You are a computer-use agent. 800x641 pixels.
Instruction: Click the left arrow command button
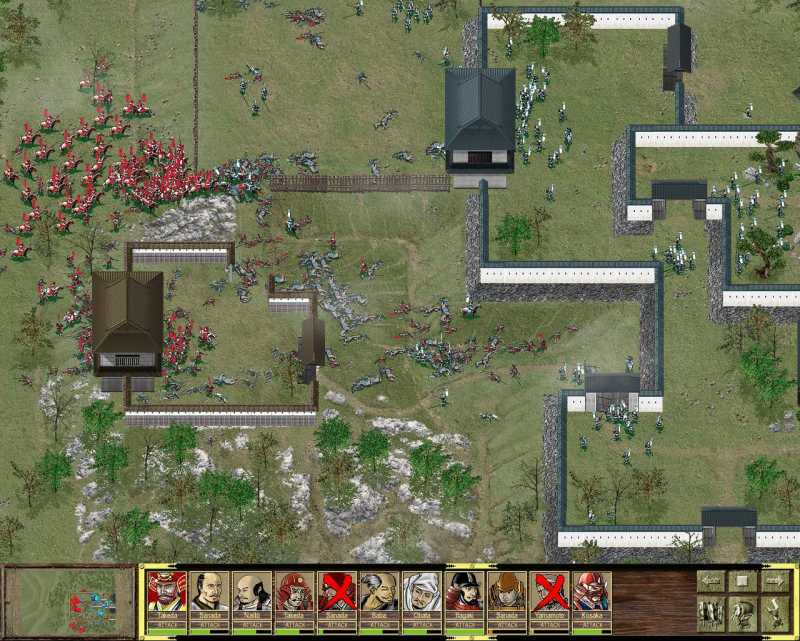coord(711,580)
